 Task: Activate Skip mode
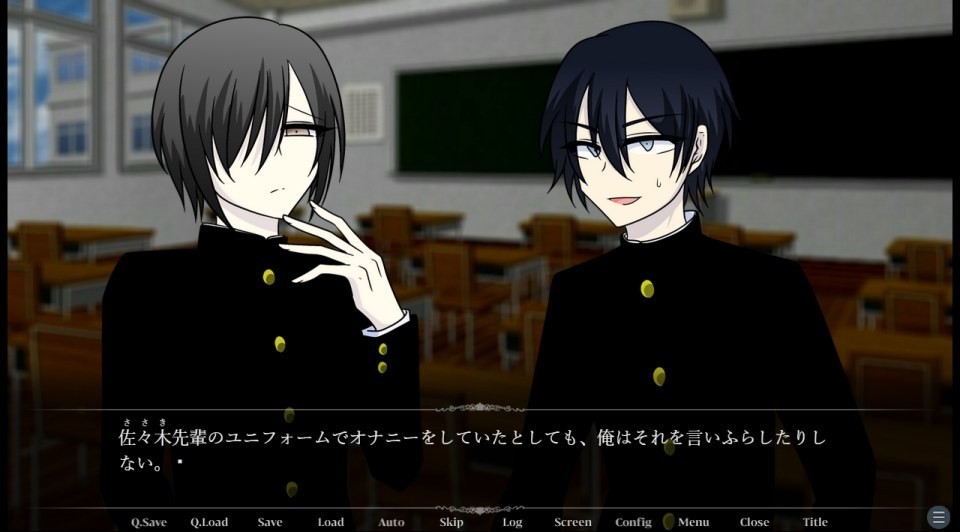point(451,522)
